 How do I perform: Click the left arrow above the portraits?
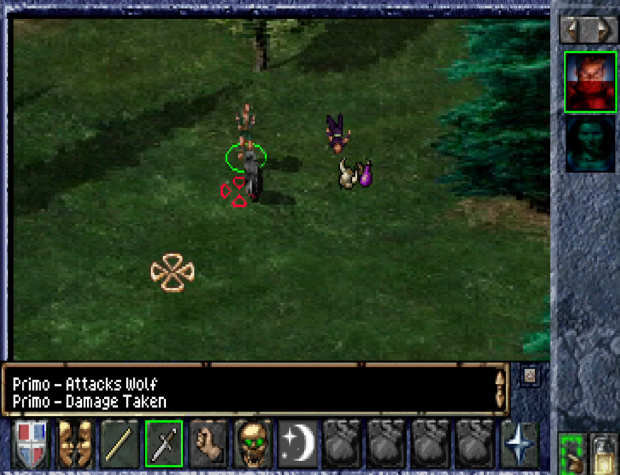pos(573,29)
